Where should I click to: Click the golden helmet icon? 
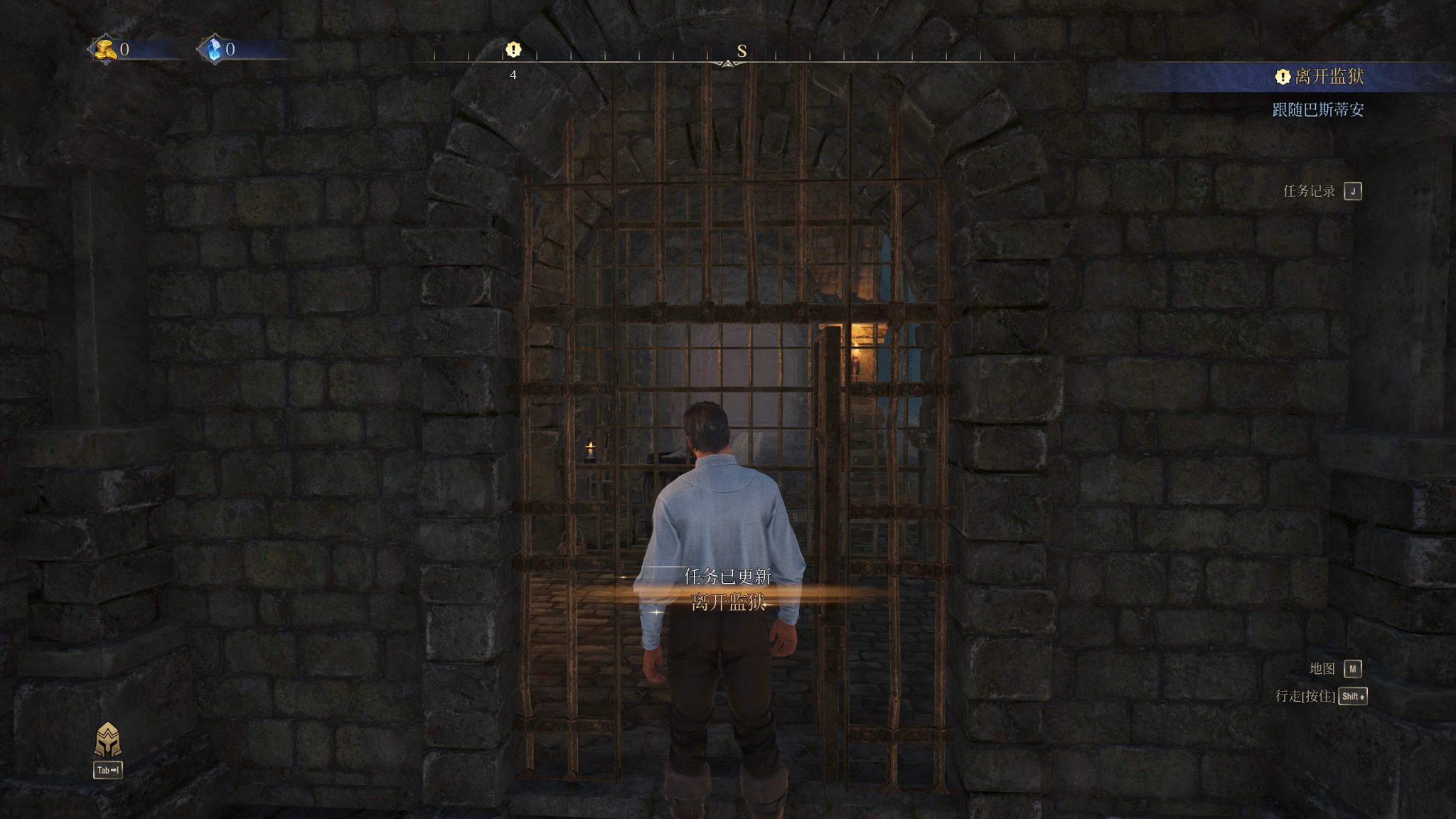pos(108,741)
